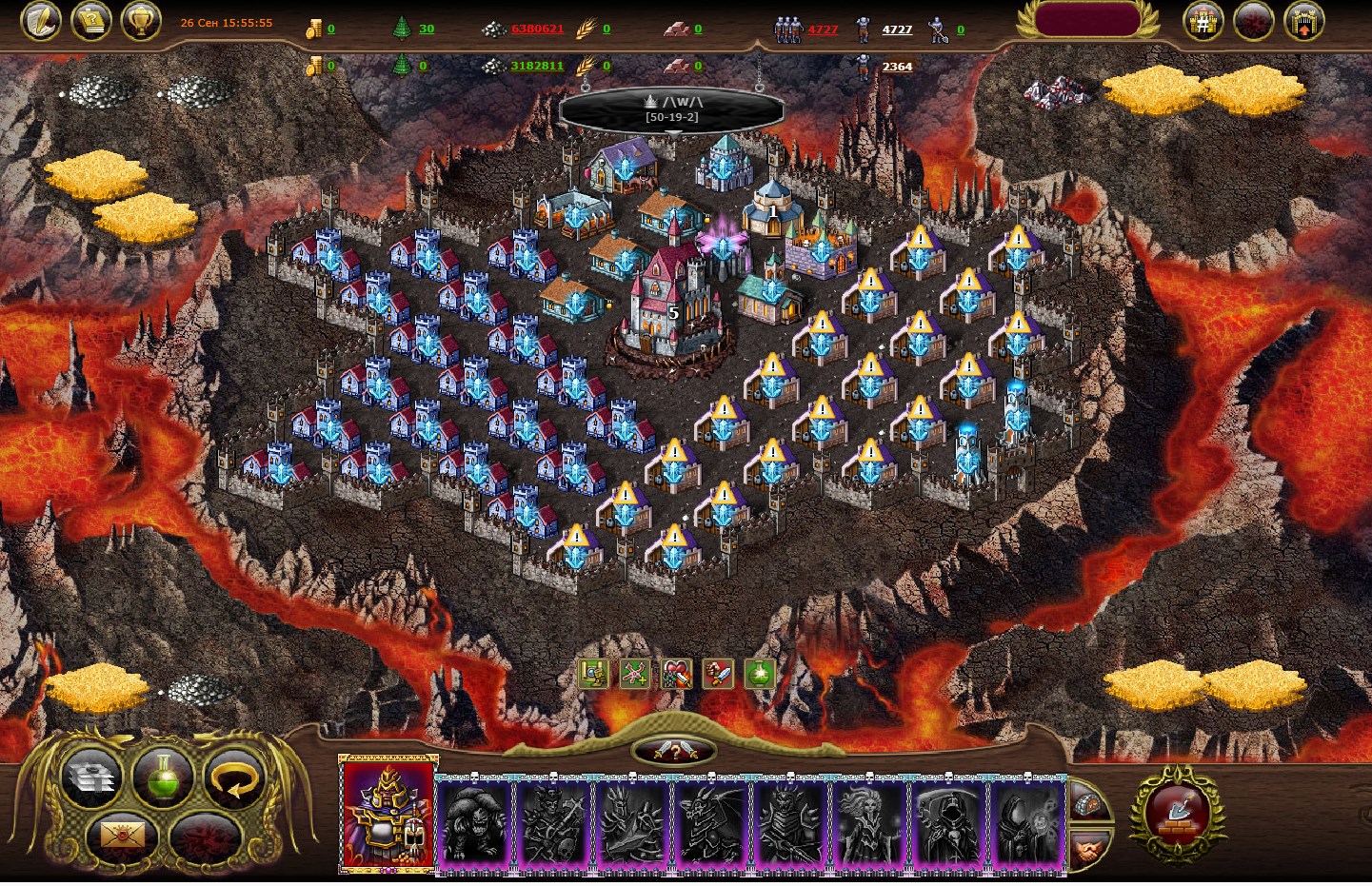1372x886 pixels.
Task: Activate the red sword skill icon
Action: [x=718, y=674]
